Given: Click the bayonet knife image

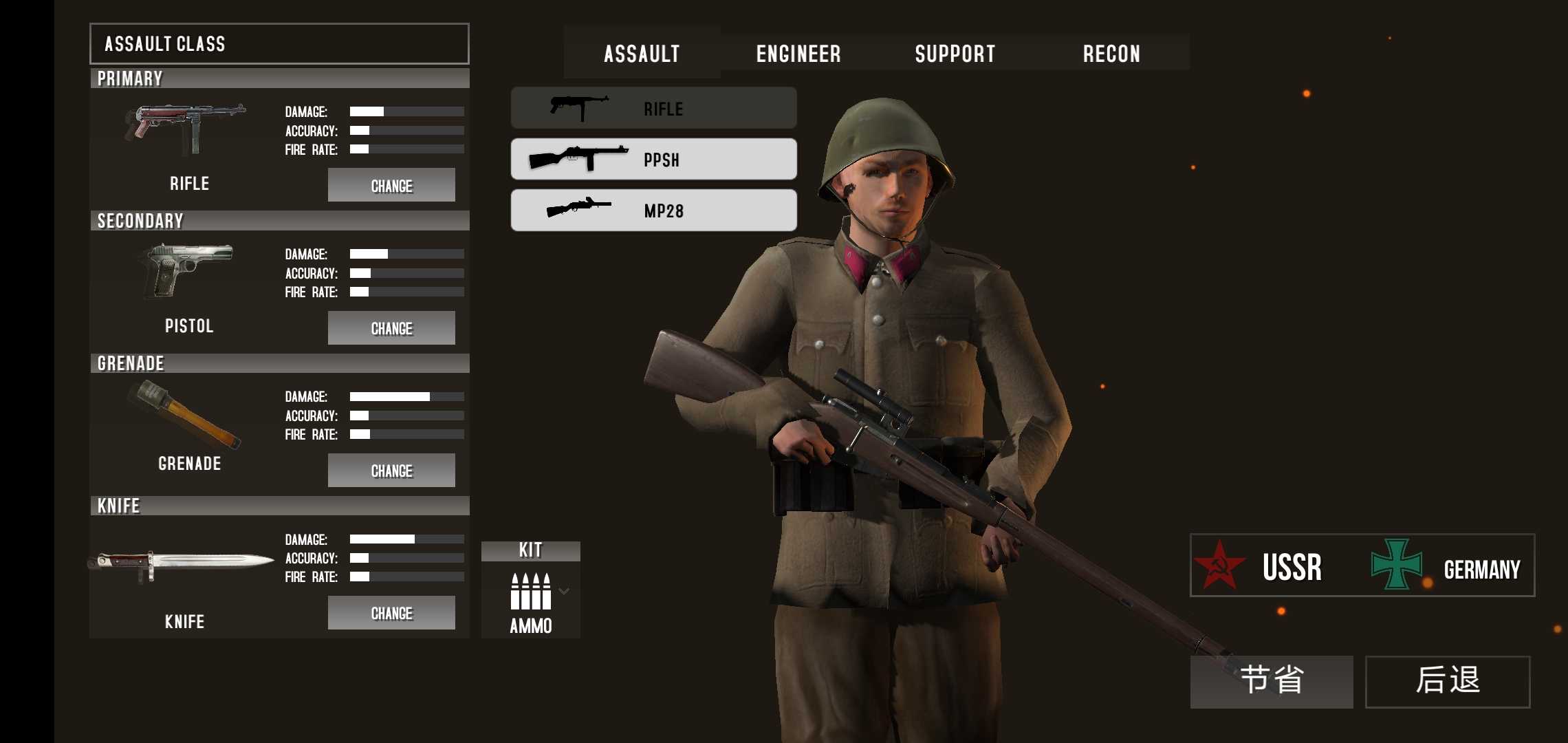Looking at the screenshot, I should click(x=182, y=564).
